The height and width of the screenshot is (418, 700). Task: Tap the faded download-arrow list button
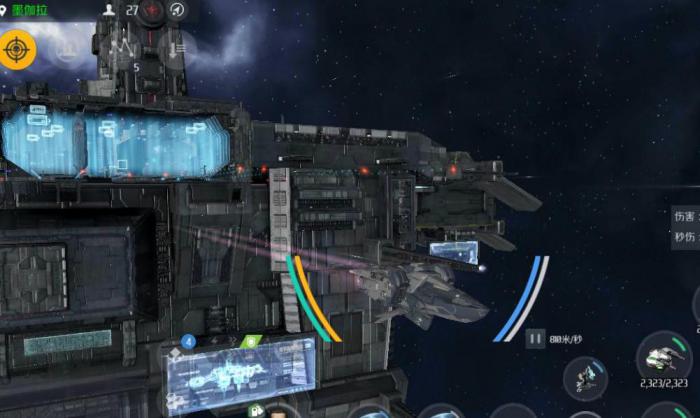pos(178,48)
